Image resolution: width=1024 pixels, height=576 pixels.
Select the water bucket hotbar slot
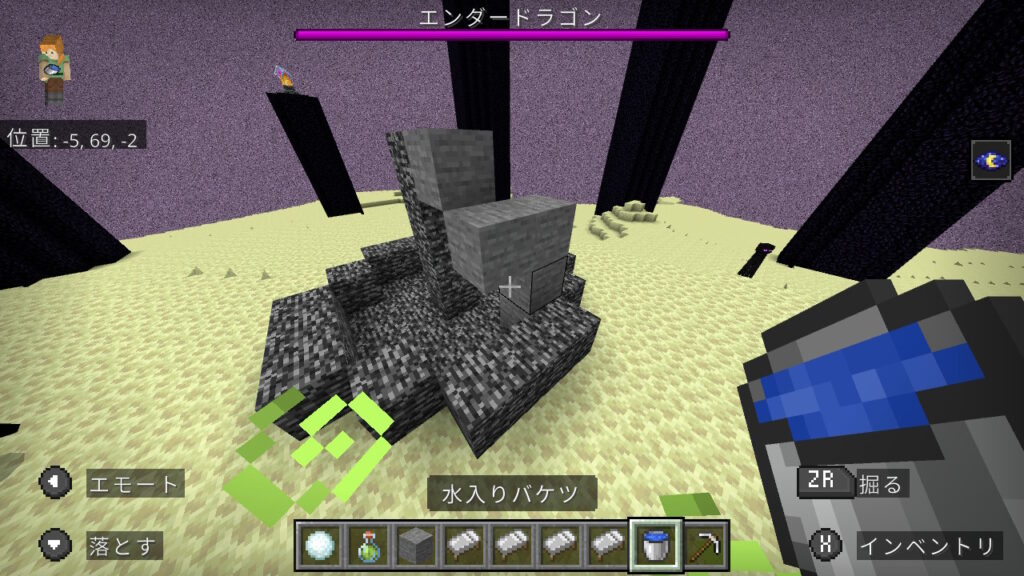pyautogui.click(x=656, y=545)
